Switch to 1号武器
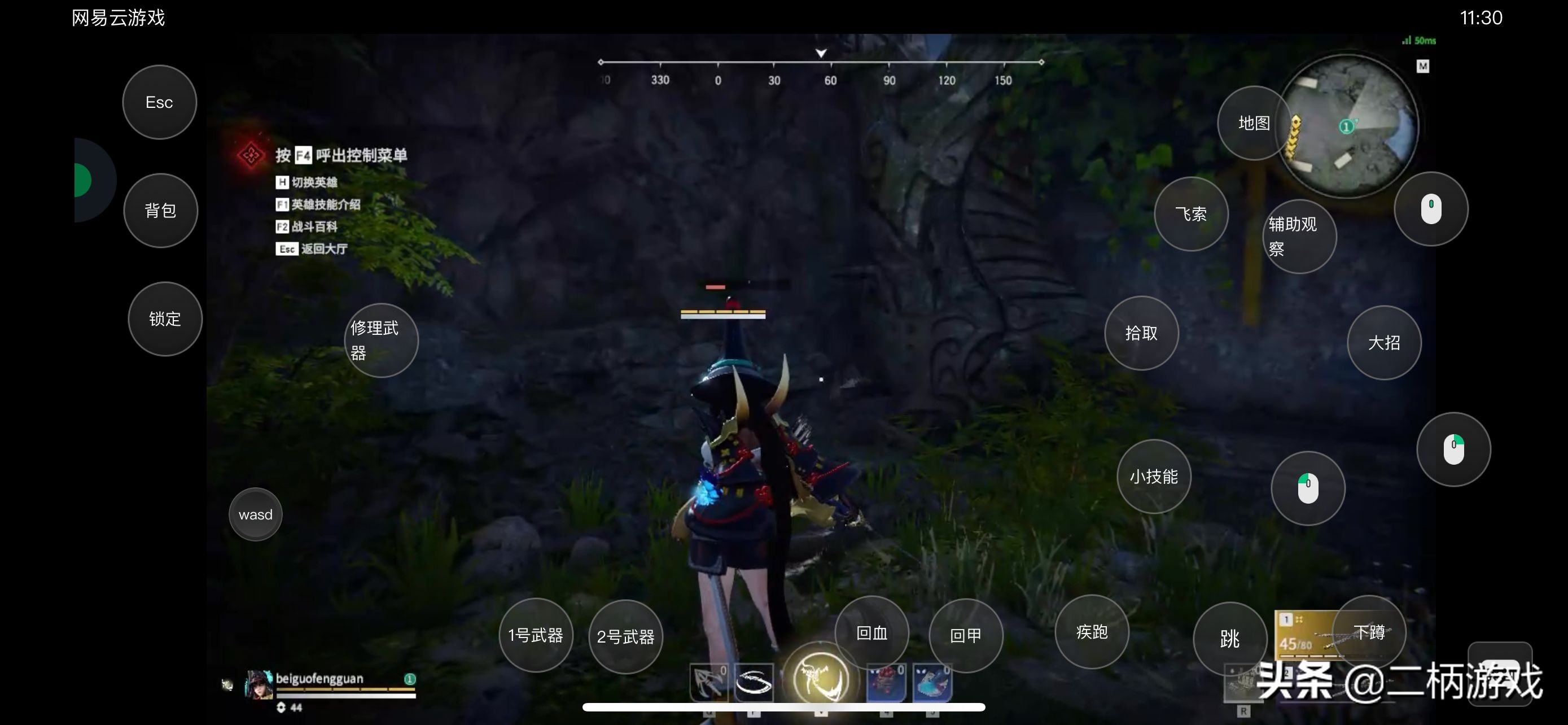Screen dimensions: 1568x725 coord(536,635)
